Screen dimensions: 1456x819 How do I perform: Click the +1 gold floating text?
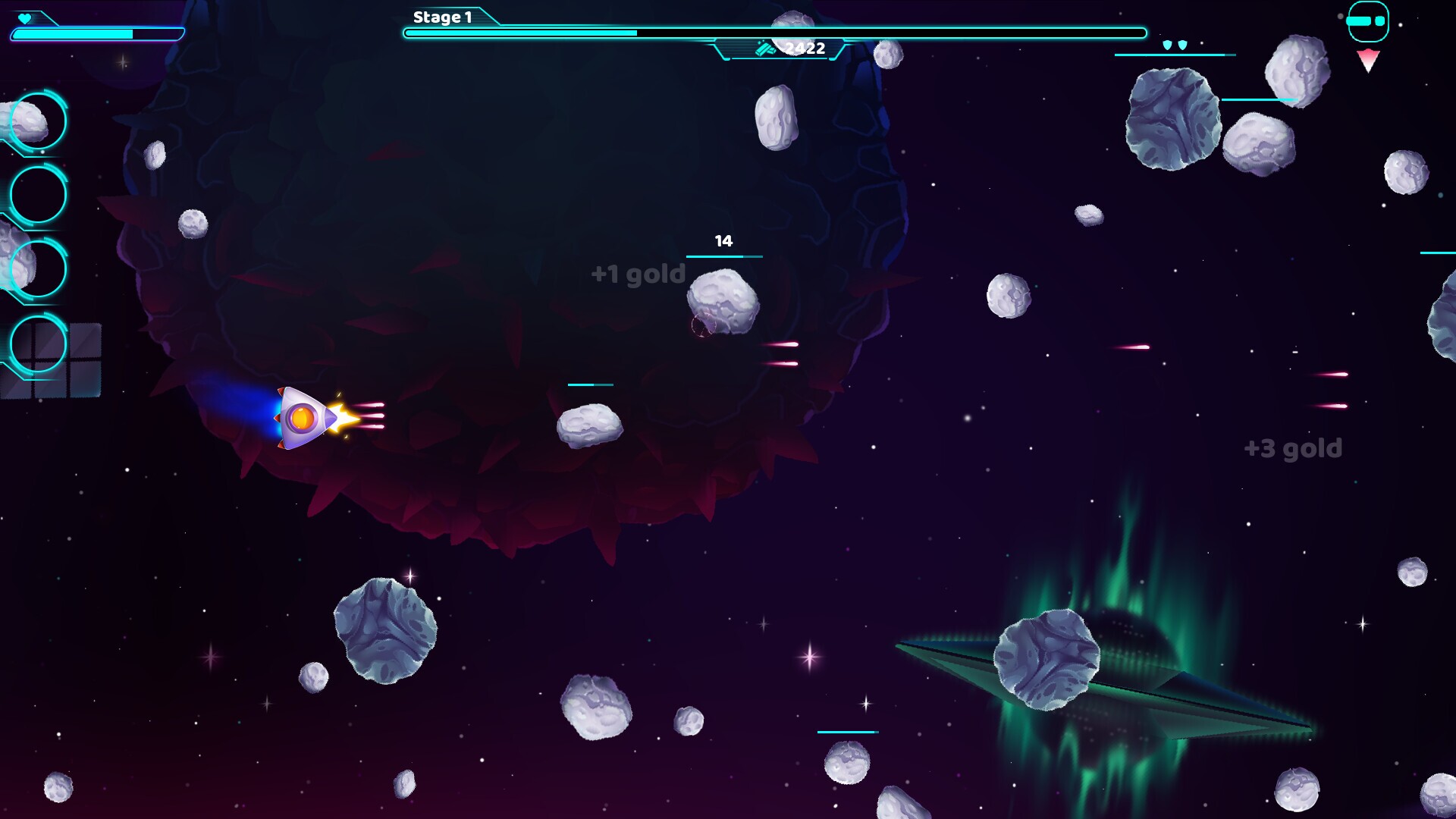[637, 273]
